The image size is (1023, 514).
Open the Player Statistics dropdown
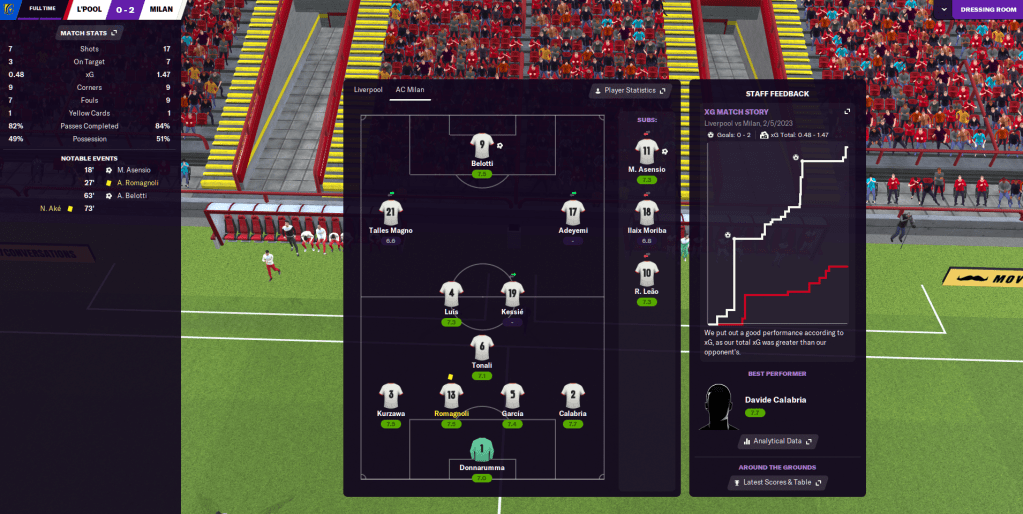click(x=629, y=90)
